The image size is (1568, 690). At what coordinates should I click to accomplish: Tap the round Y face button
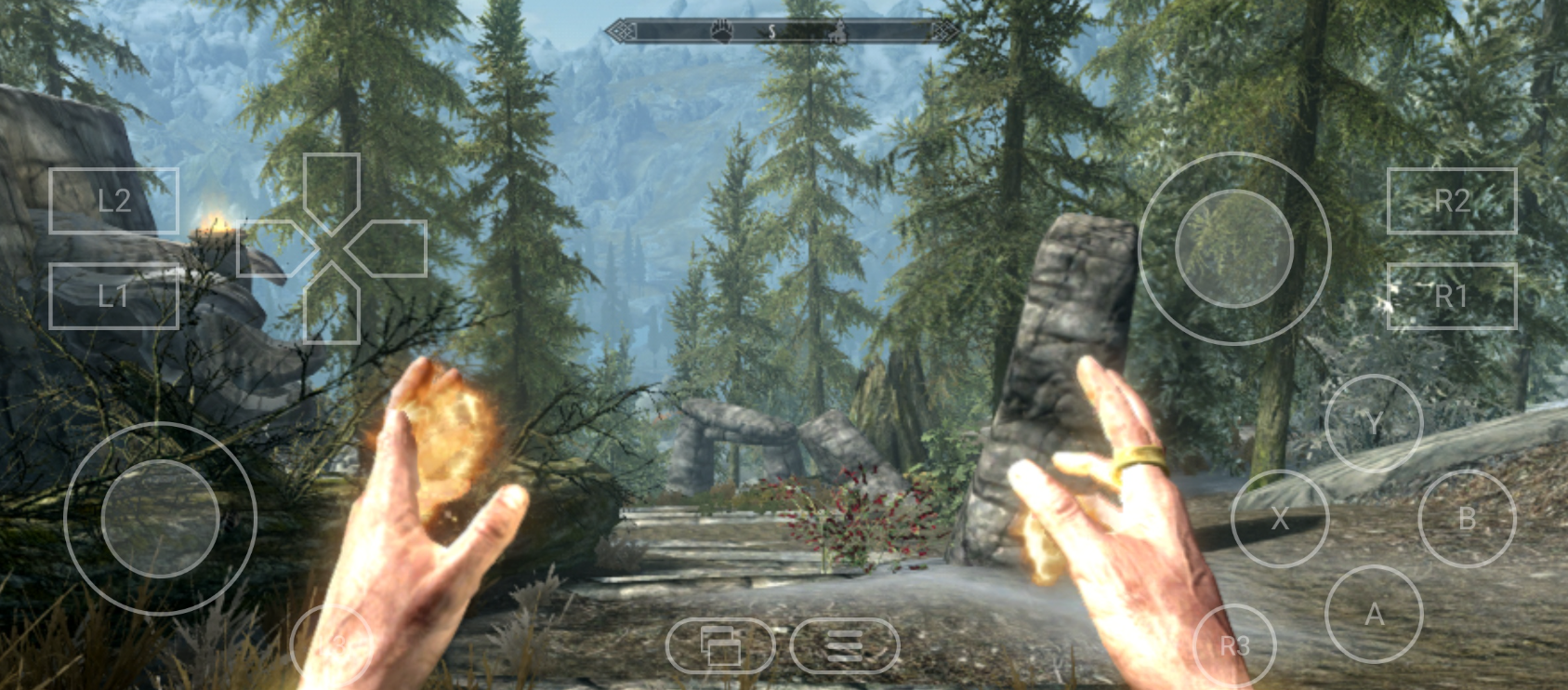click(1373, 424)
